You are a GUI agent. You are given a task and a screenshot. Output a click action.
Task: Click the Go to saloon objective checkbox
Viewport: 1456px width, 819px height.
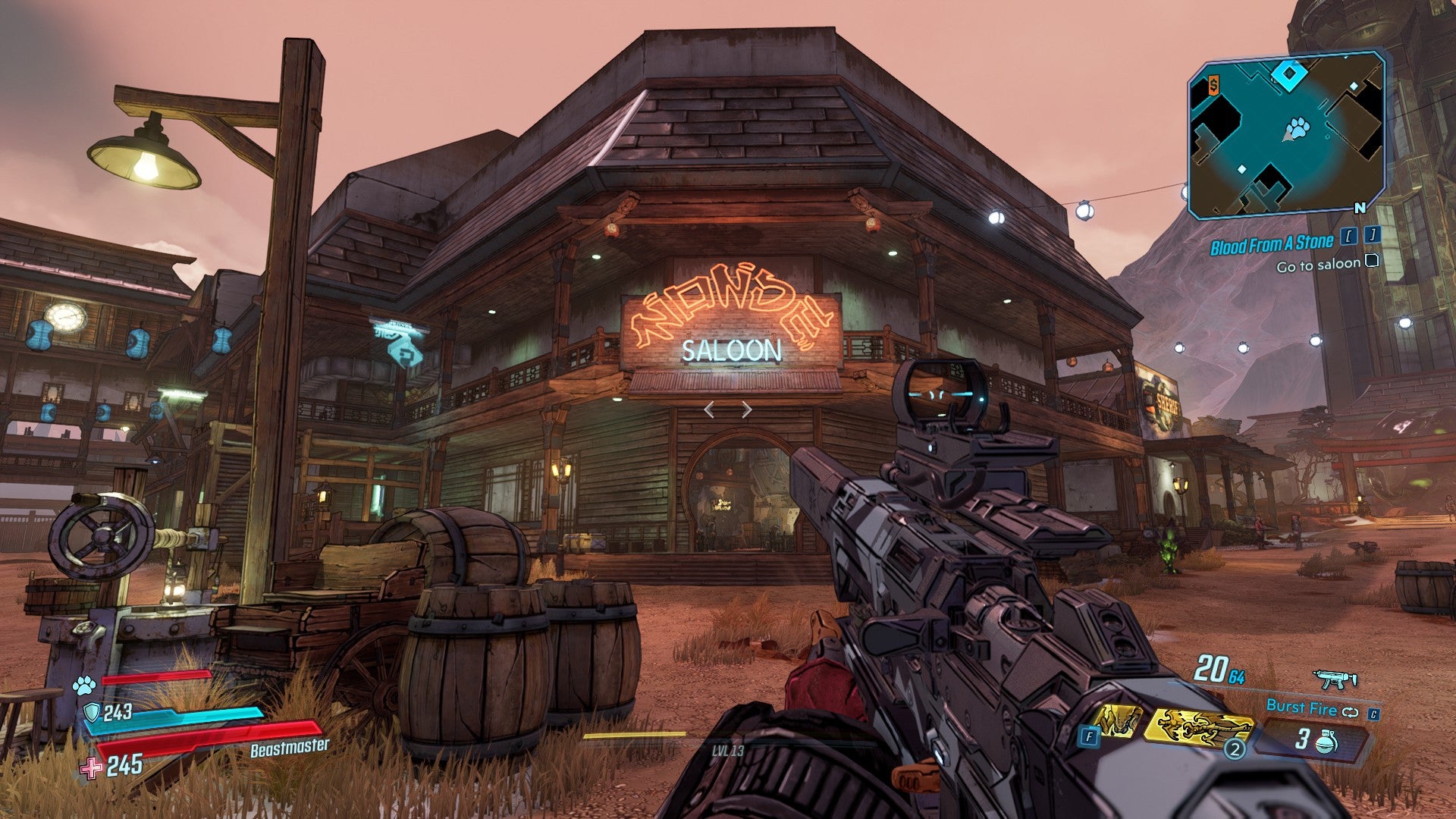coord(1371,262)
